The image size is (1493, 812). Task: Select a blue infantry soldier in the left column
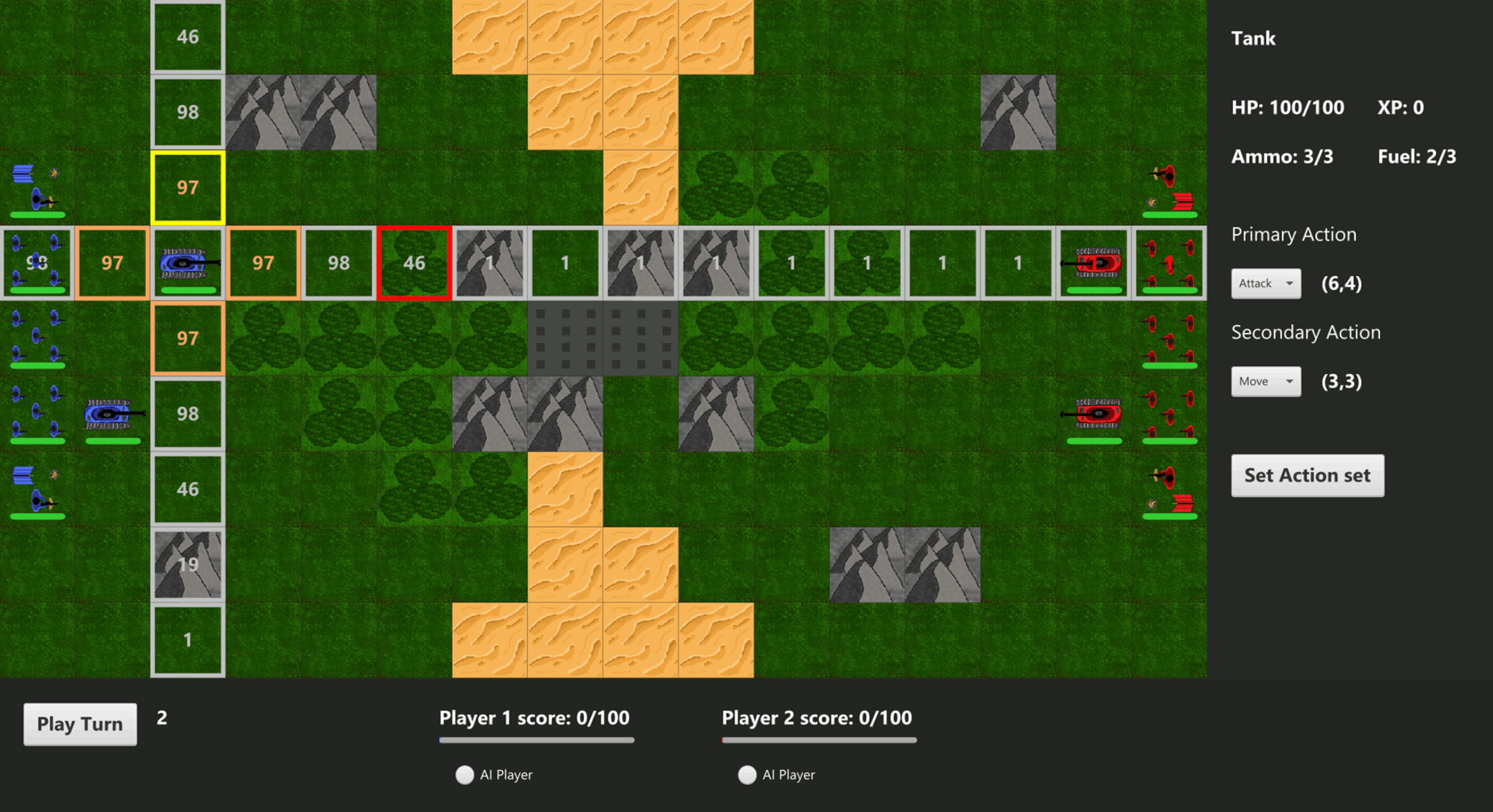tap(37, 337)
